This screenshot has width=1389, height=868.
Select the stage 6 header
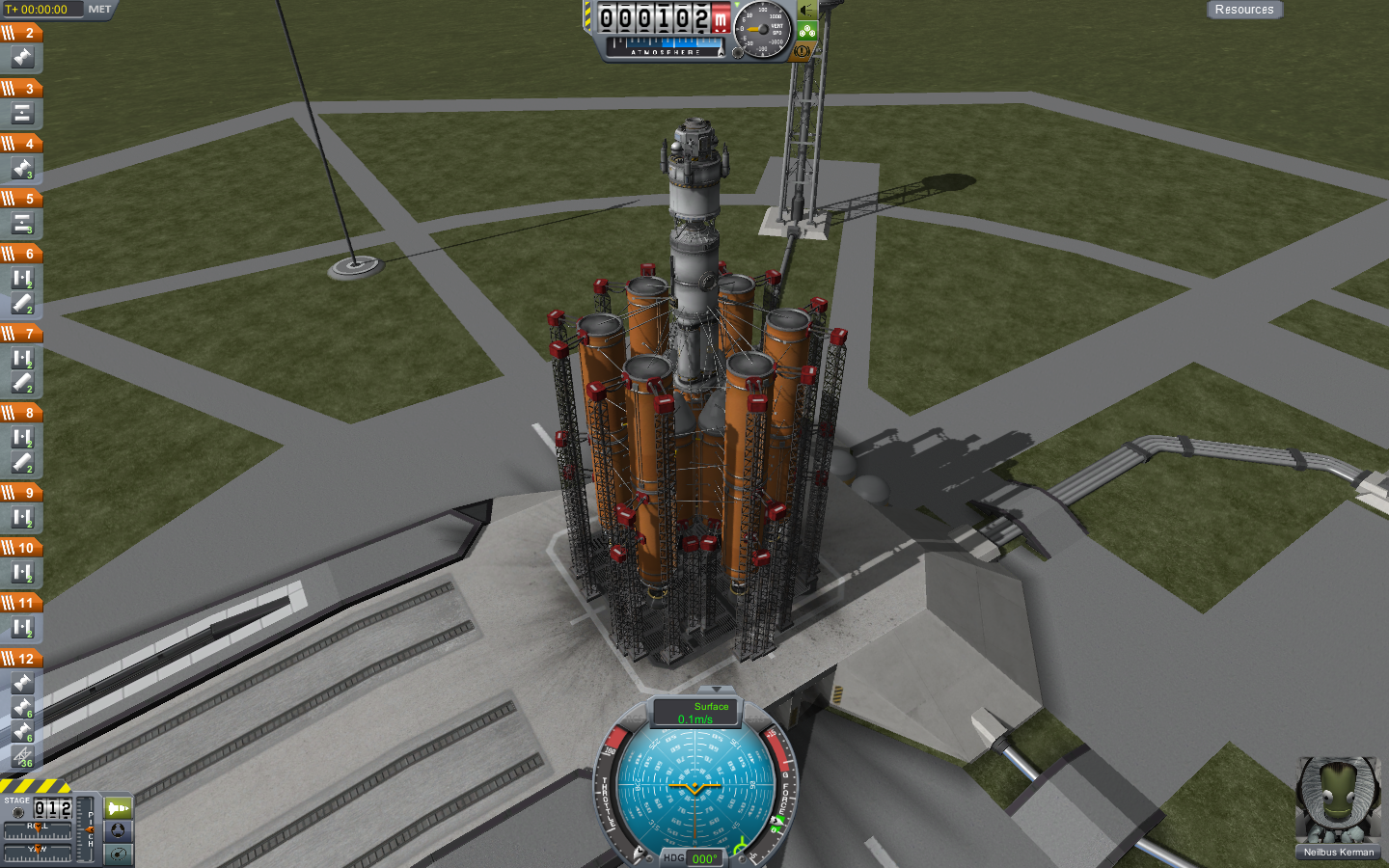coord(21,254)
